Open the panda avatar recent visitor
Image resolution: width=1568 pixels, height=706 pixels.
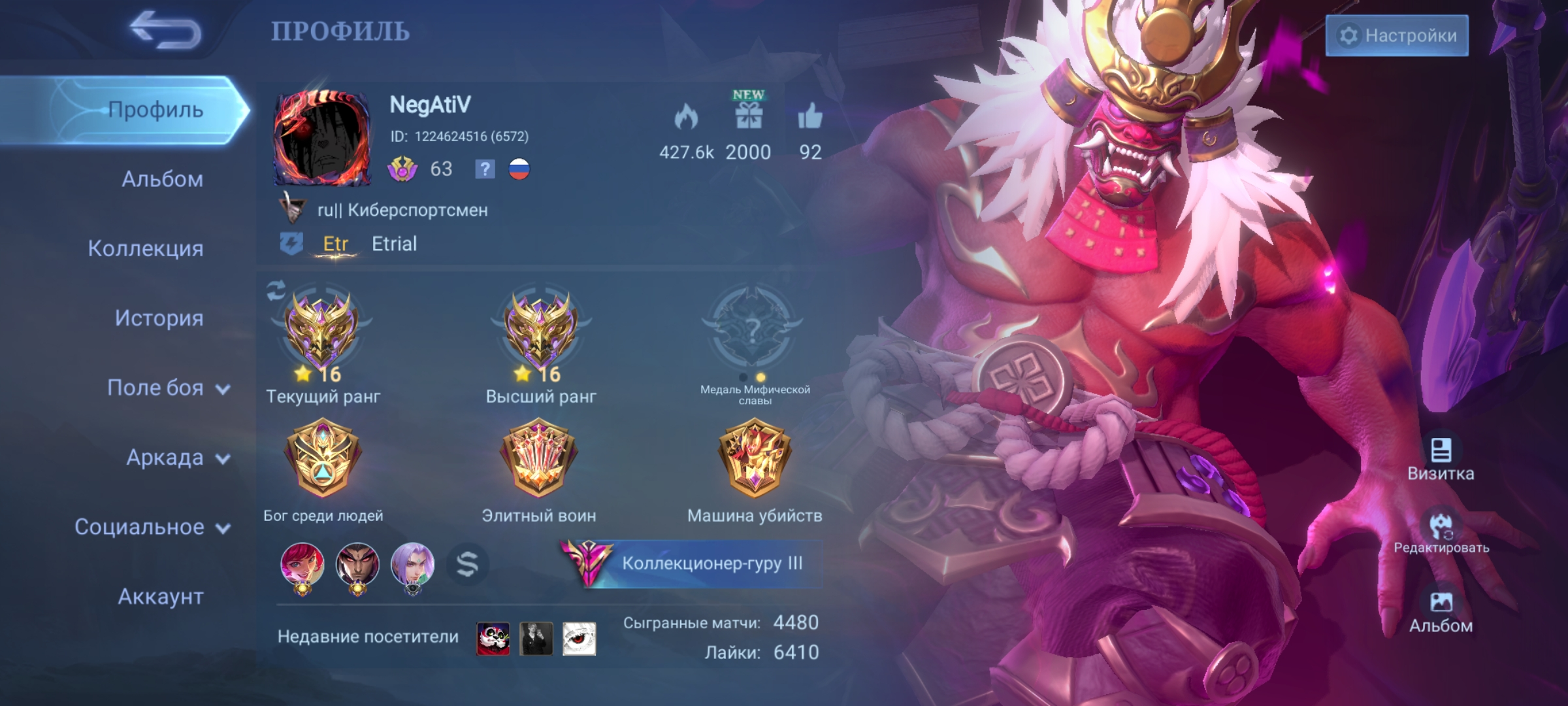493,639
